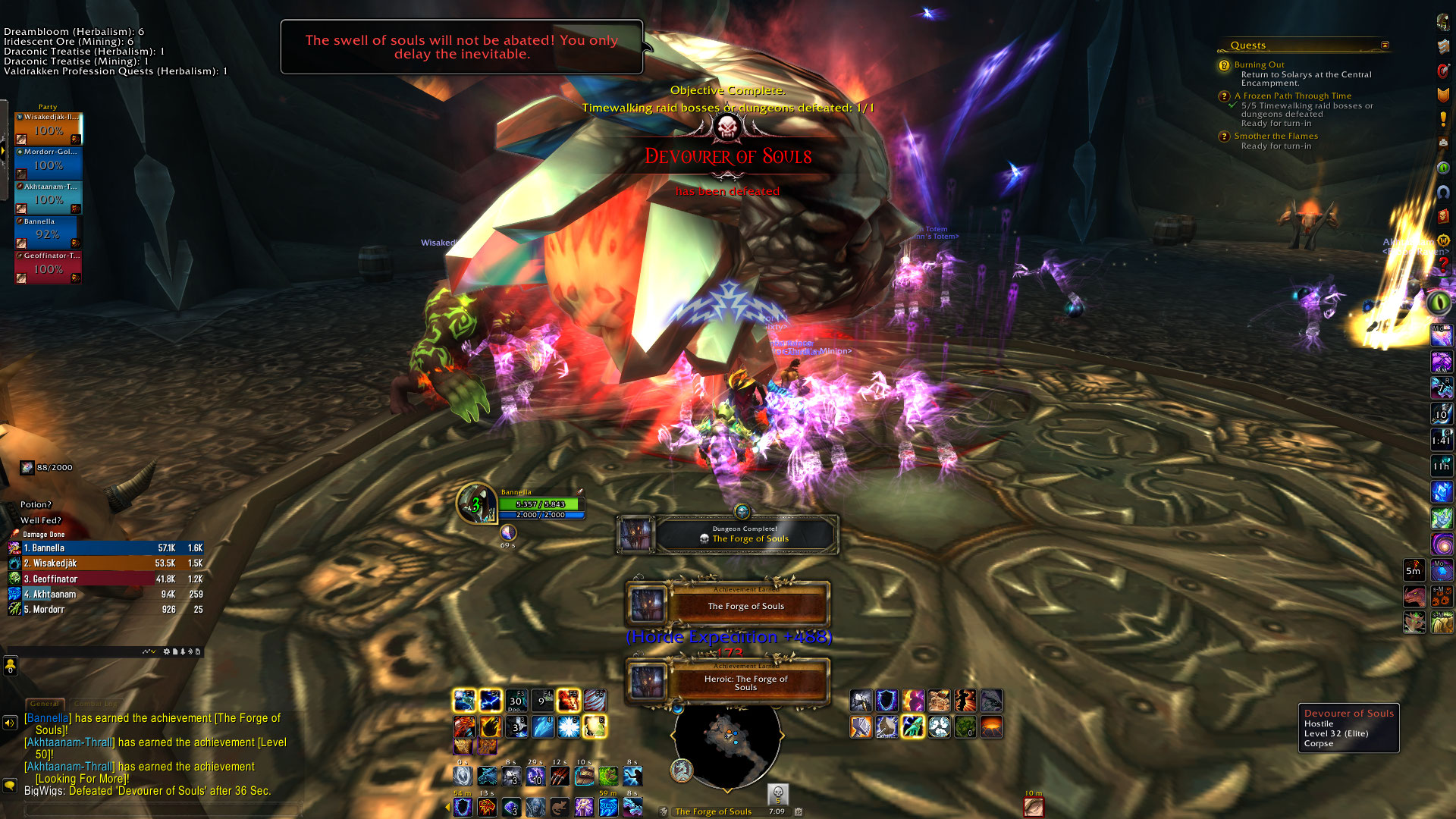Collapse the Quests tracker with its minimize button
The image size is (1456, 819).
pos(1385,45)
